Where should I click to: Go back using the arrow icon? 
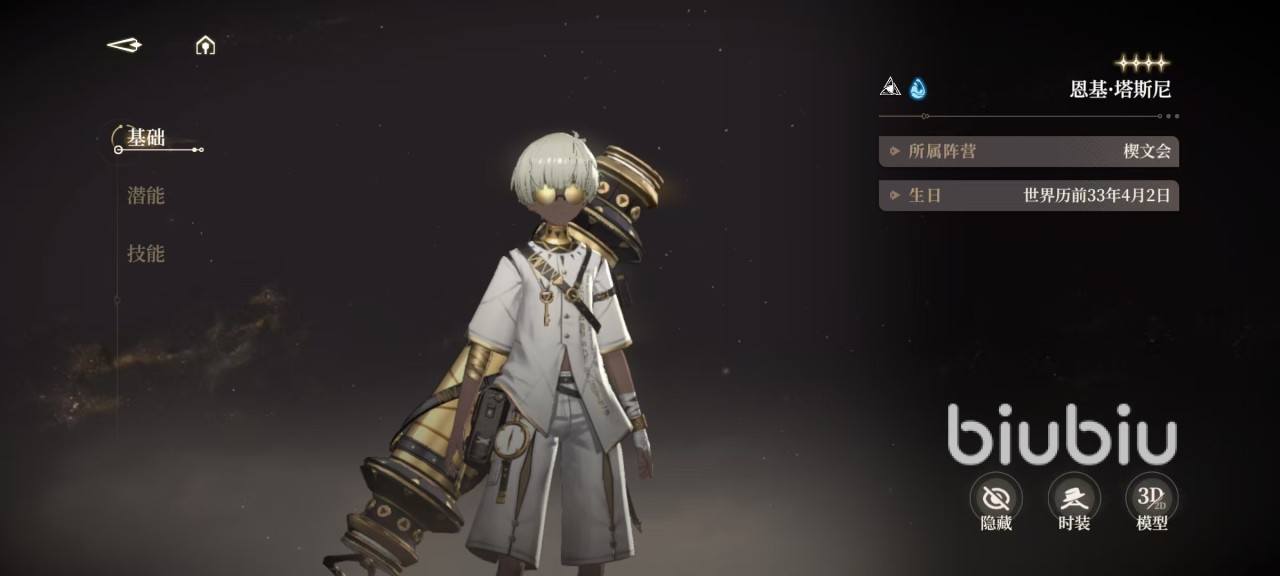124,45
